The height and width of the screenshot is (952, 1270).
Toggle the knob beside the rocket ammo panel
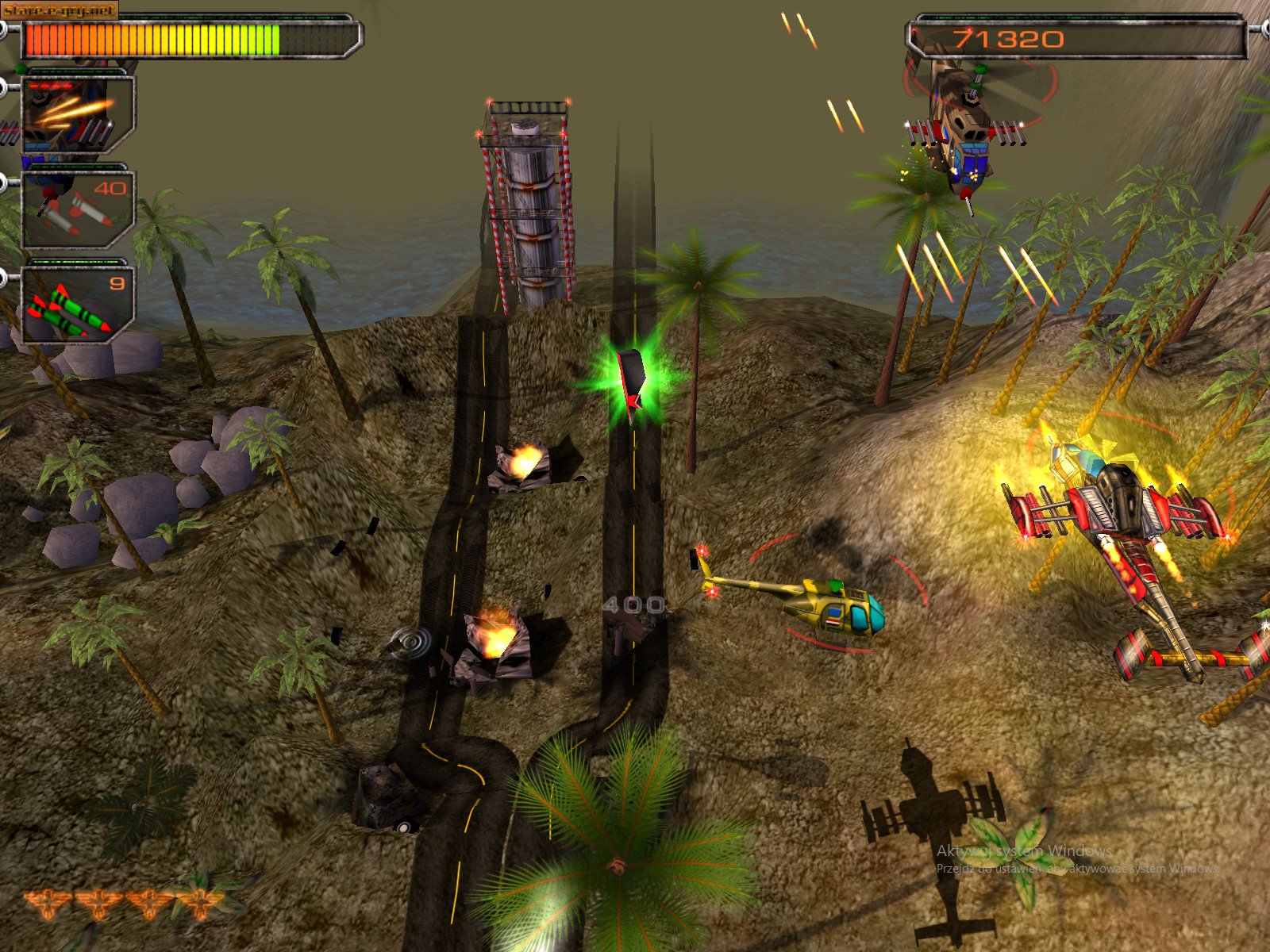tap(5, 180)
